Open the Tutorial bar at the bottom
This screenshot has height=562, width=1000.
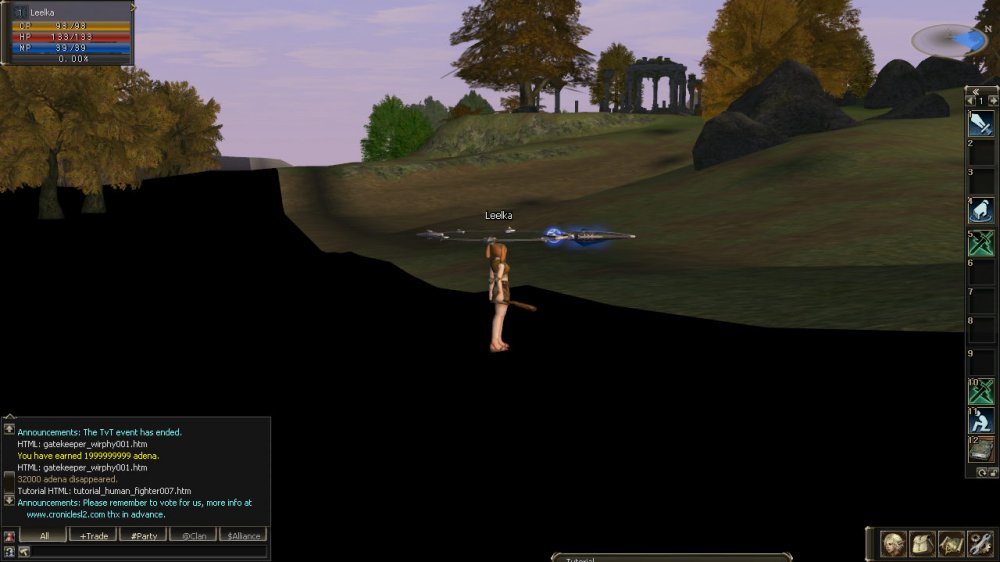tap(671, 557)
